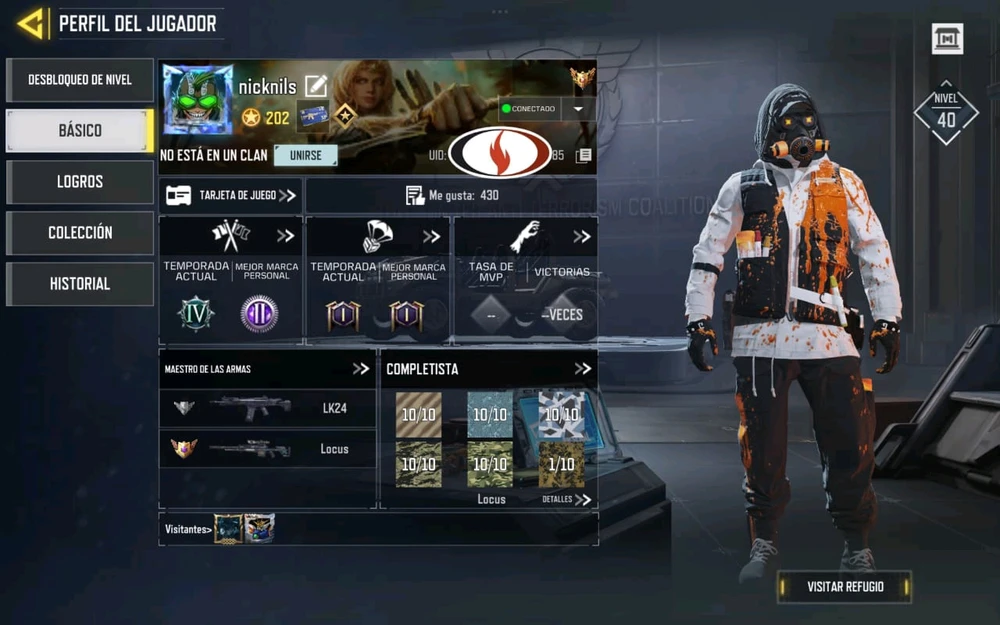Open Detalles for Locus camos

567,499
